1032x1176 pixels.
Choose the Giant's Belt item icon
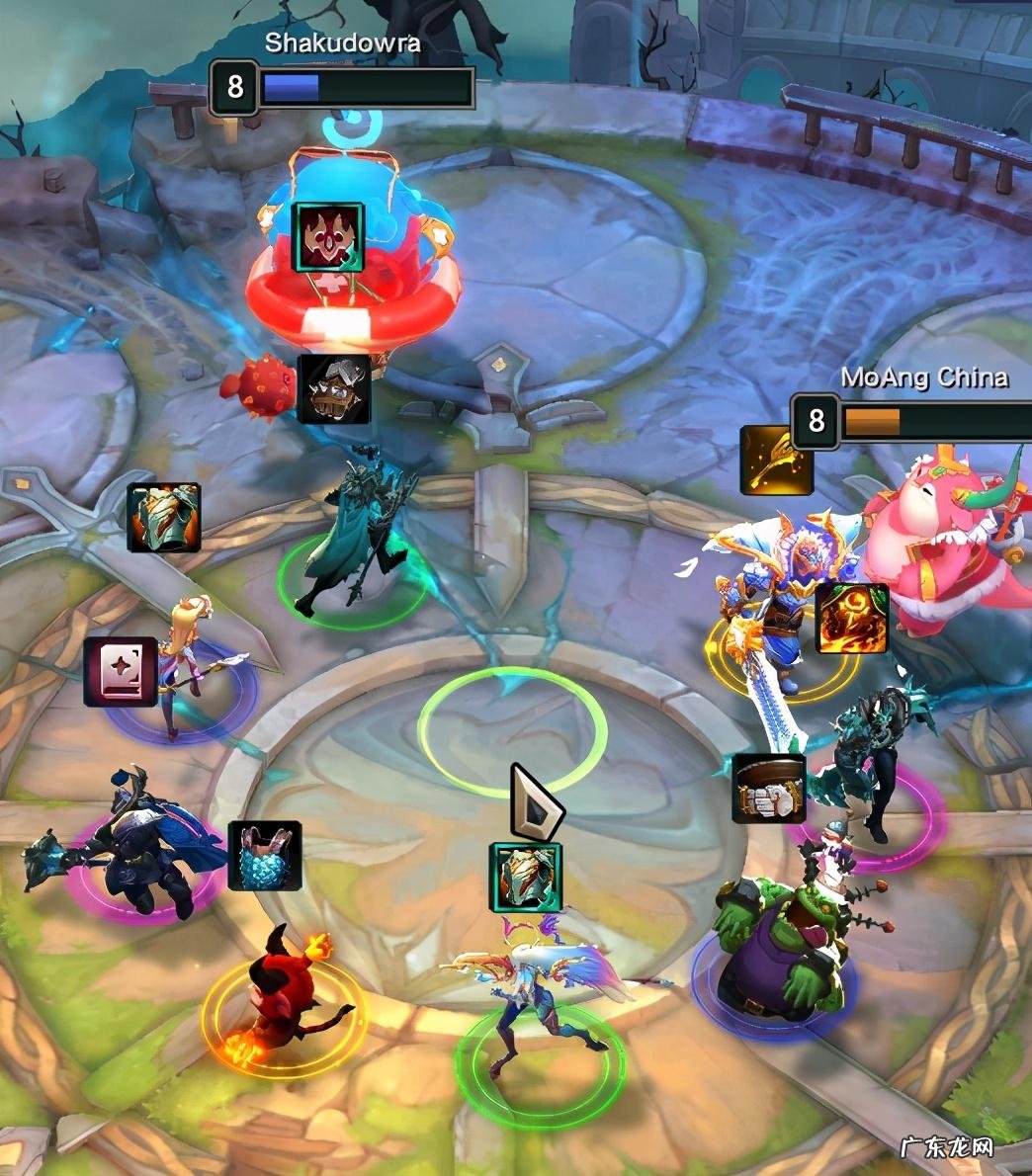(x=769, y=788)
